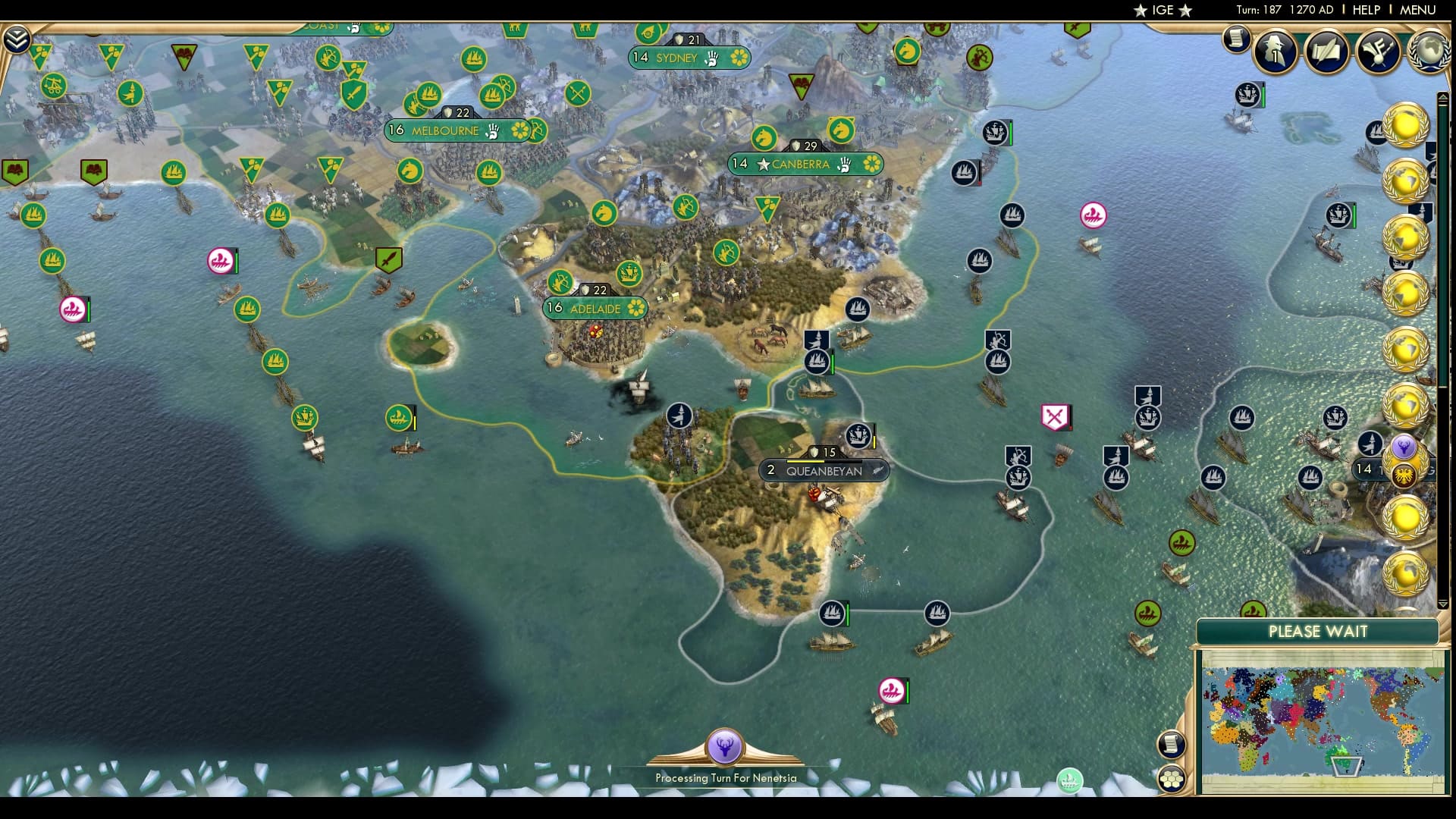Open the Culture and Tourism overview icon
Image resolution: width=1456 pixels, height=819 pixels.
(x=1376, y=51)
